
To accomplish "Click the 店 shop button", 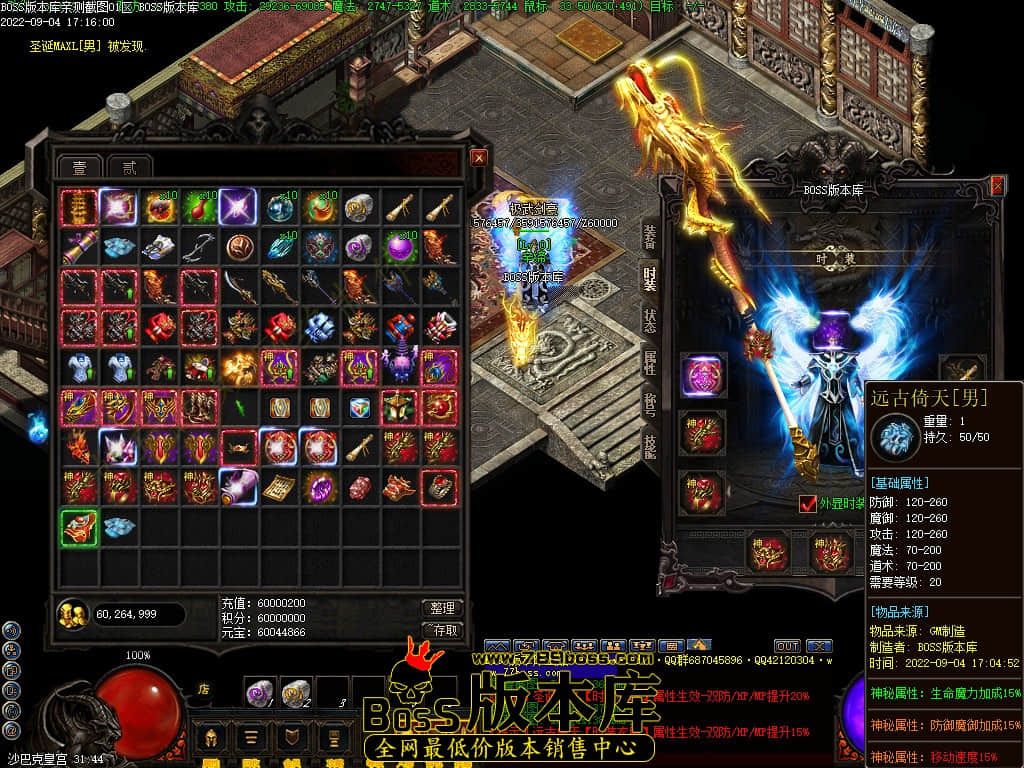I will point(203,688).
